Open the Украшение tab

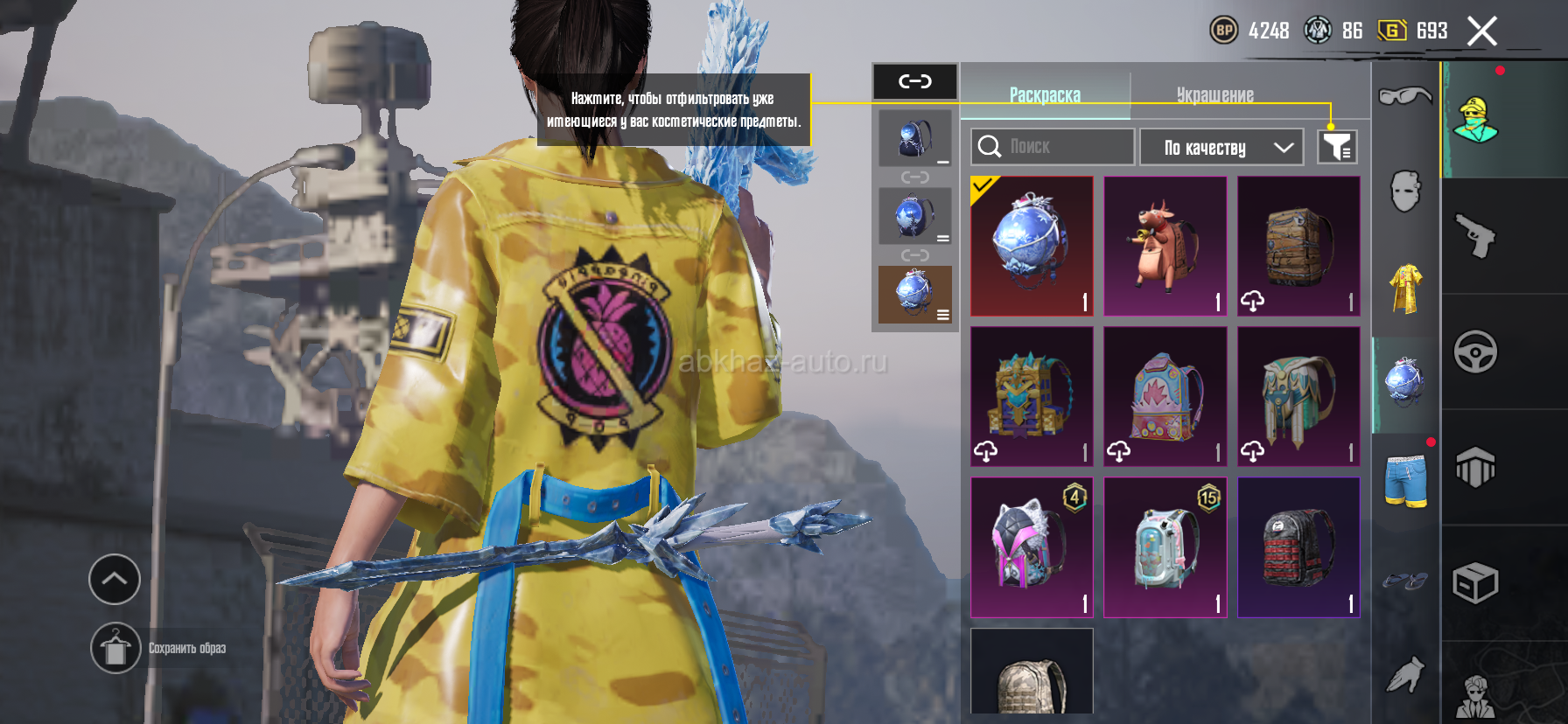pyautogui.click(x=1214, y=94)
